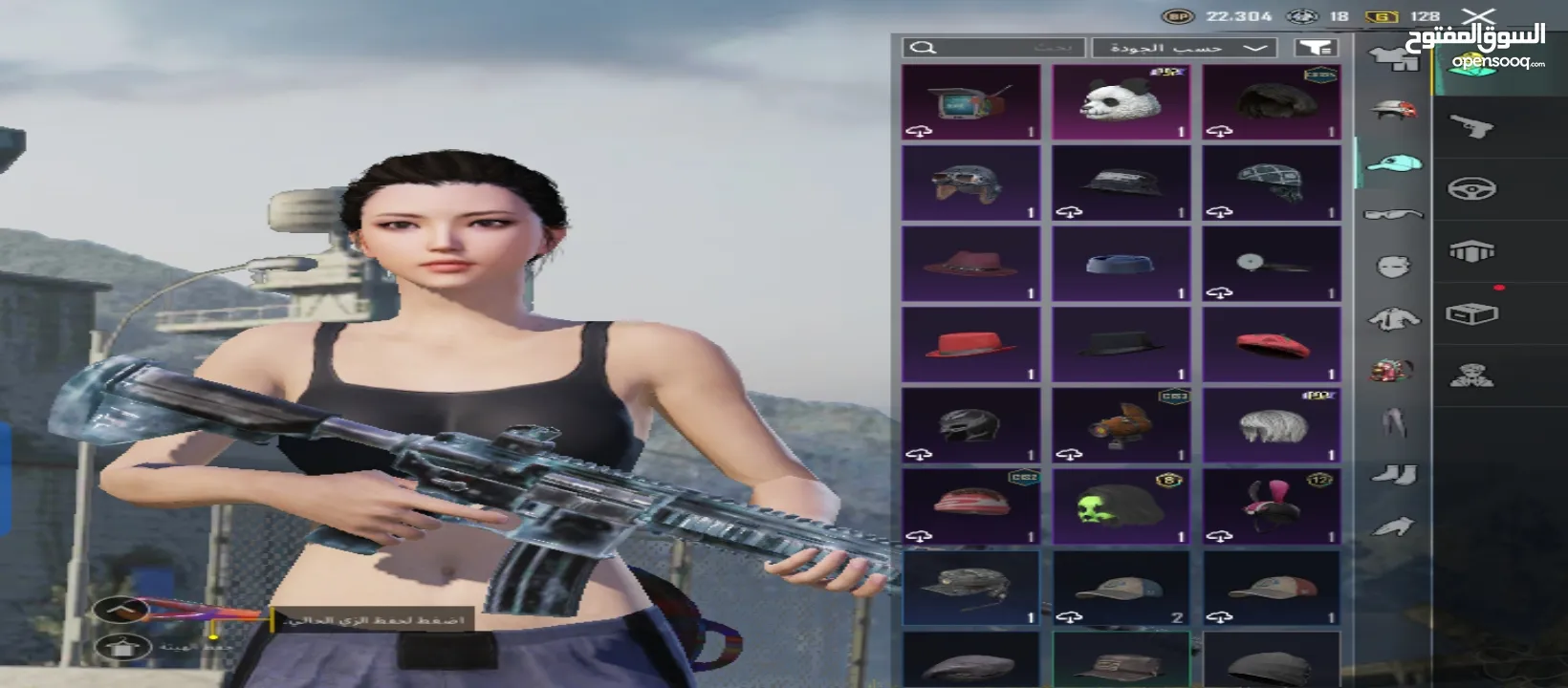Open the weapons pistol section

1471,126
